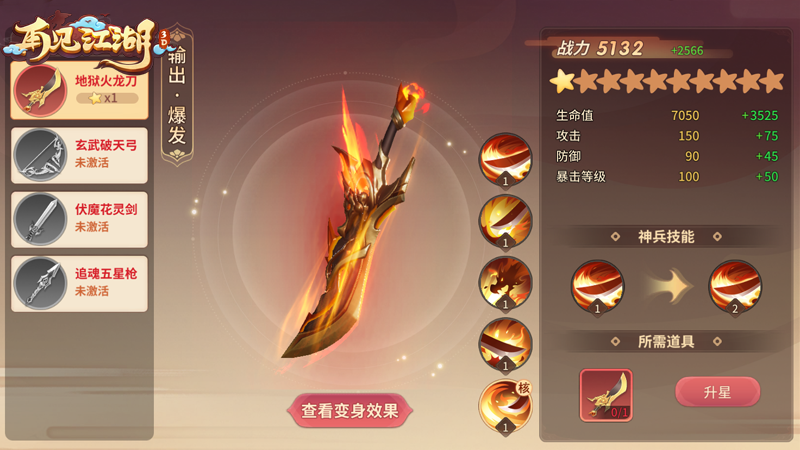Tap the 升星 upgrade button
This screenshot has width=800, height=450.
click(717, 392)
